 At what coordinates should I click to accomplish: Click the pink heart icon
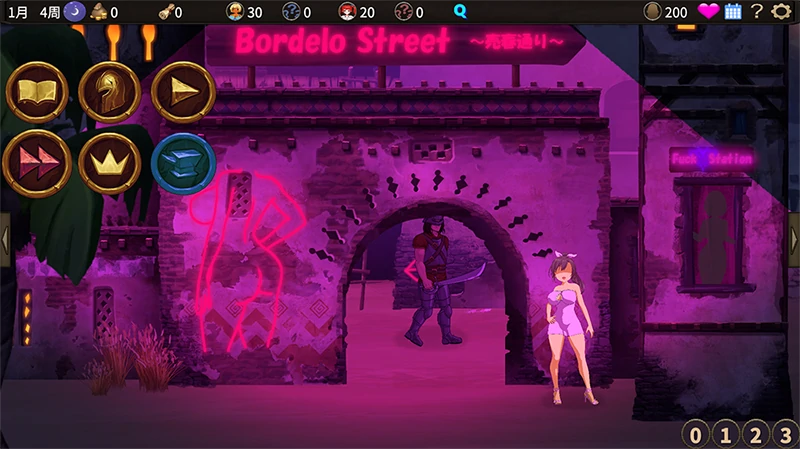pos(708,12)
